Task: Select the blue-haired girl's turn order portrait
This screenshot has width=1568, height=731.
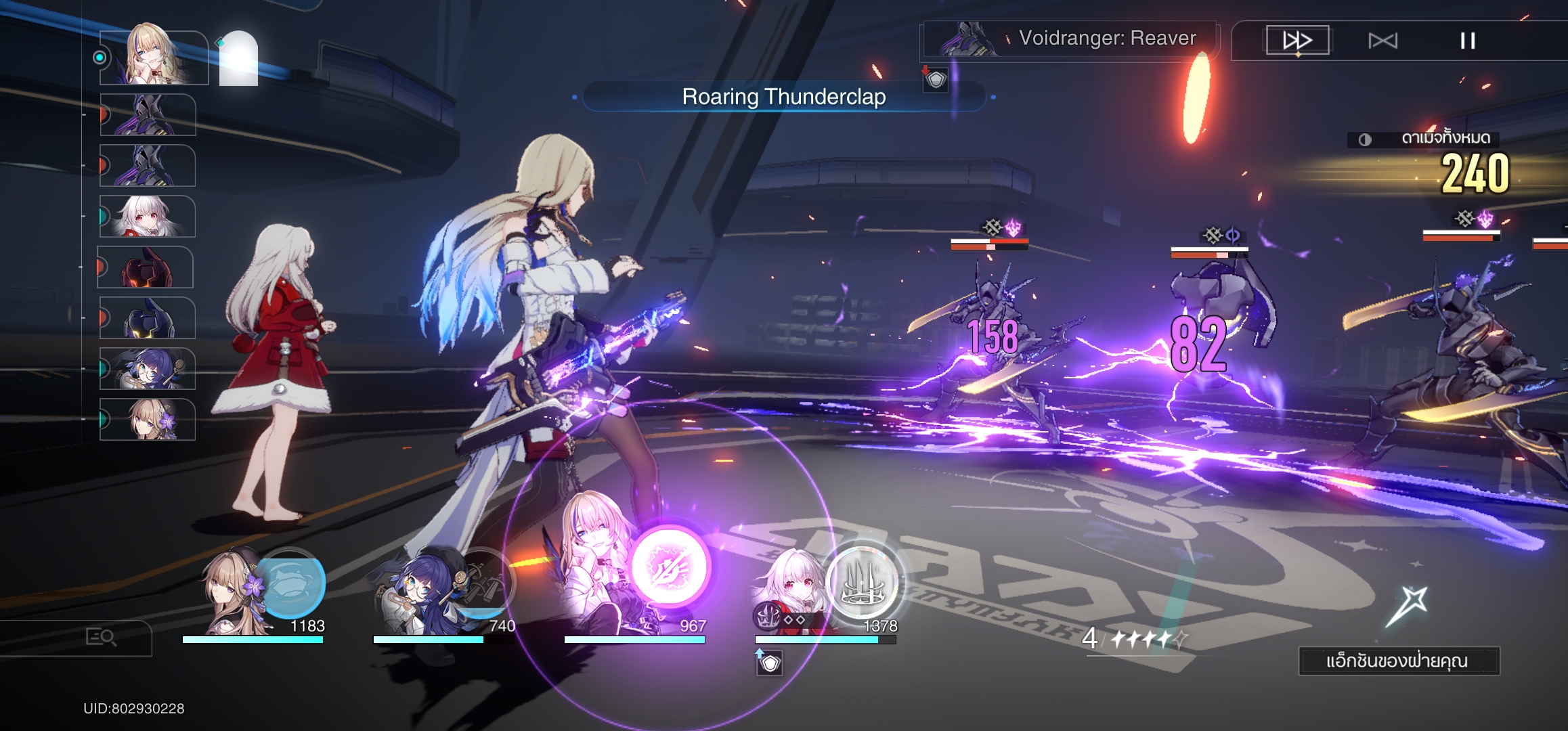Action: pos(147,369)
